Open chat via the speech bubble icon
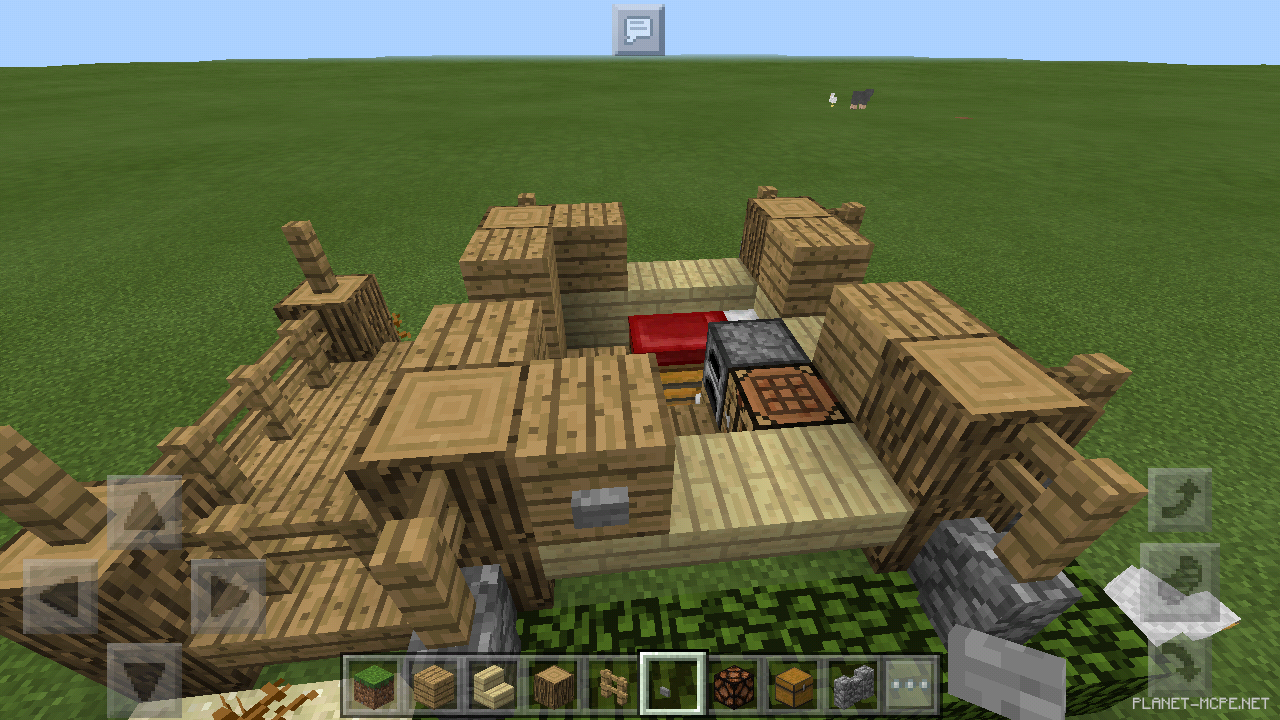Viewport: 1280px width, 720px height. (x=639, y=29)
